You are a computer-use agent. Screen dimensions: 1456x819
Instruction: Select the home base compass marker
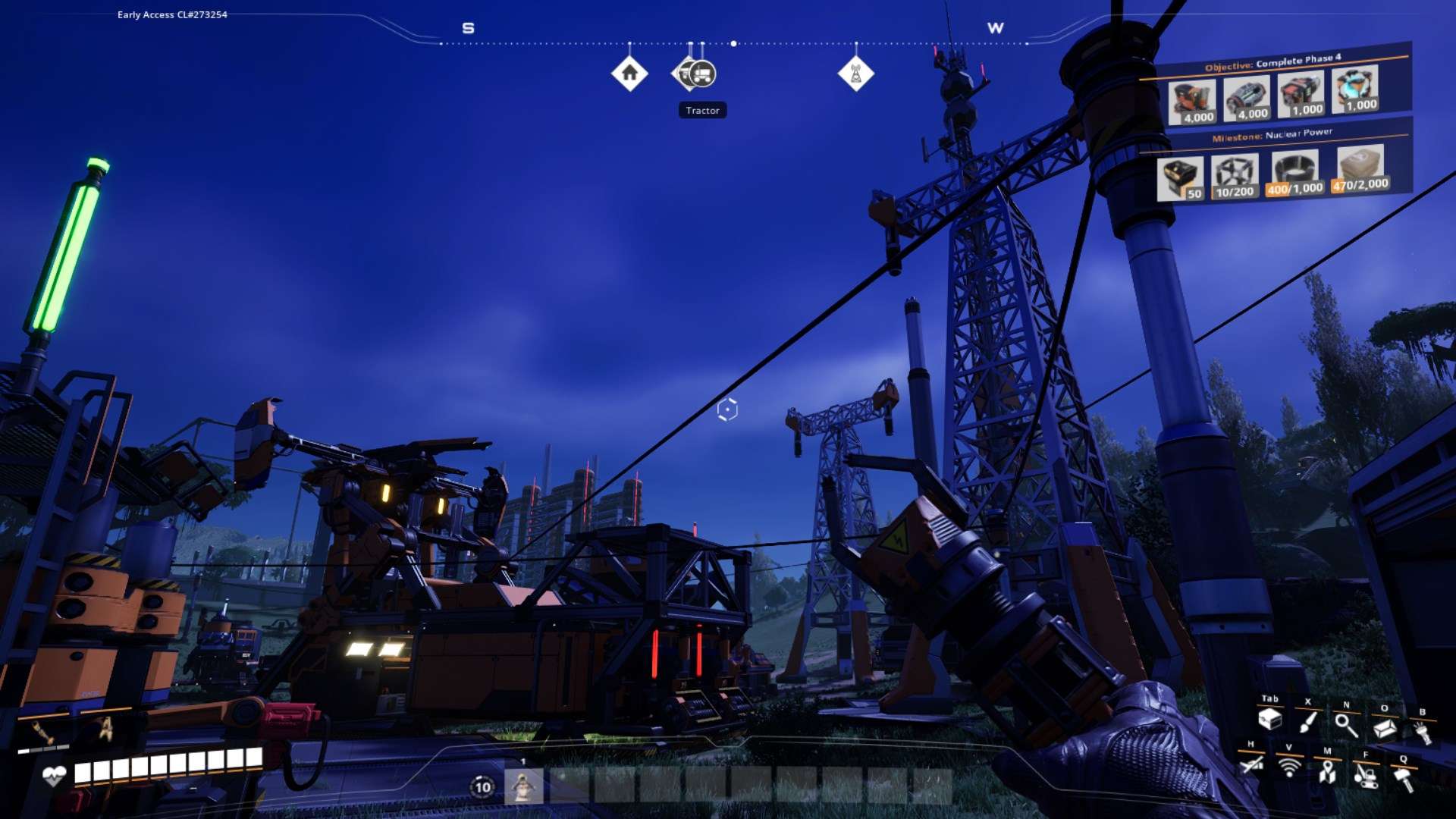(629, 74)
